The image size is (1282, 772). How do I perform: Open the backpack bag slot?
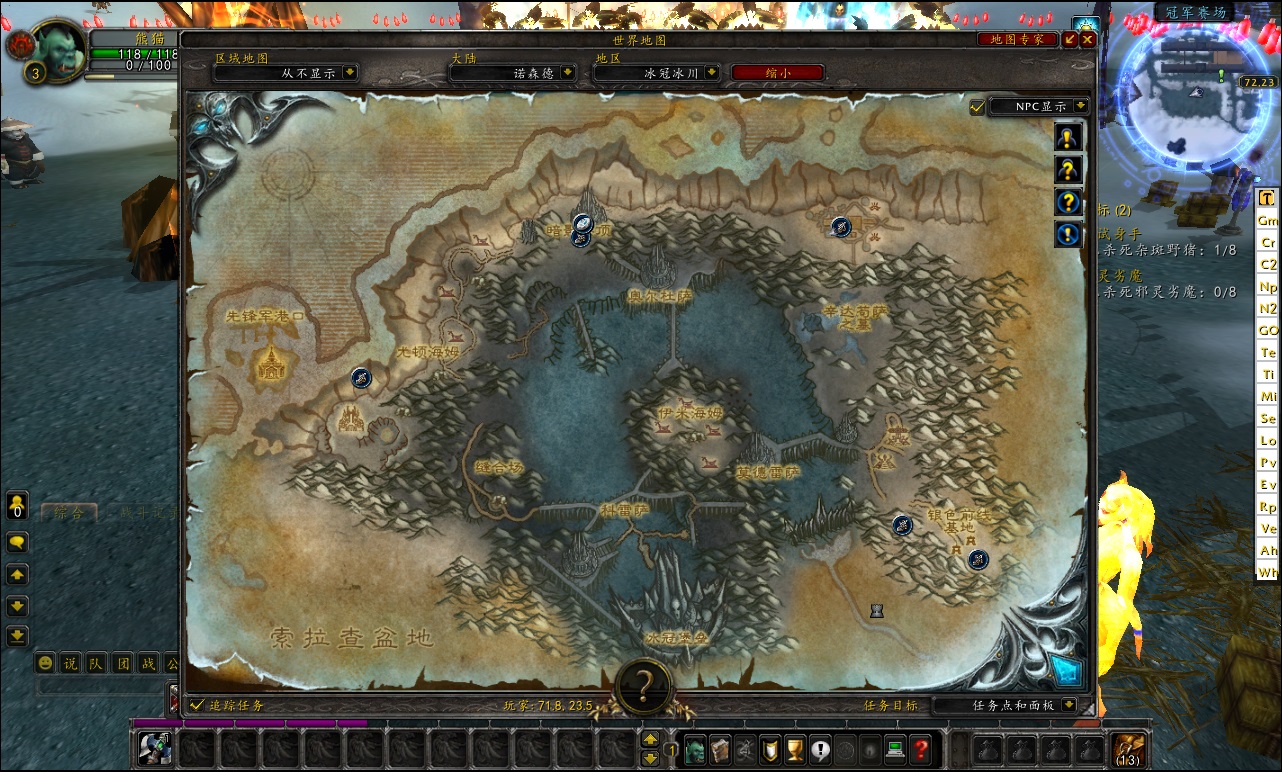click(1130, 748)
